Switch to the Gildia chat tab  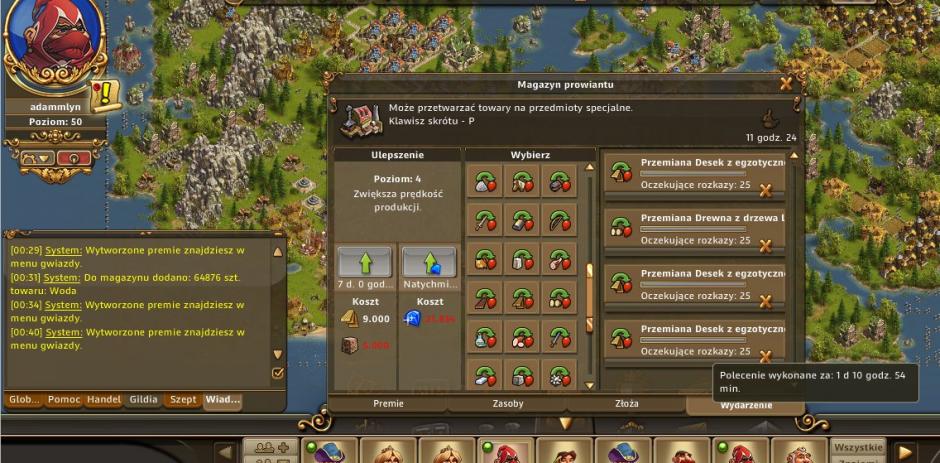143,400
